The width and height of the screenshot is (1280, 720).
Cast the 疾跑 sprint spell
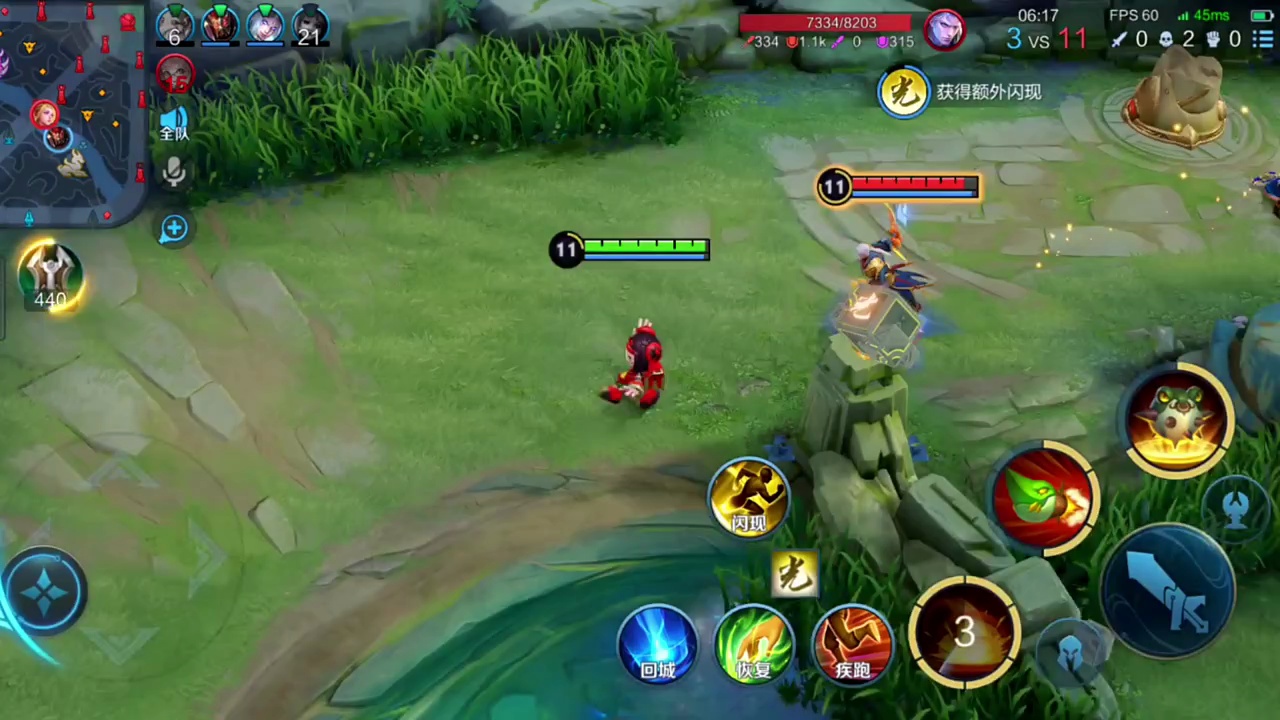[x=852, y=644]
